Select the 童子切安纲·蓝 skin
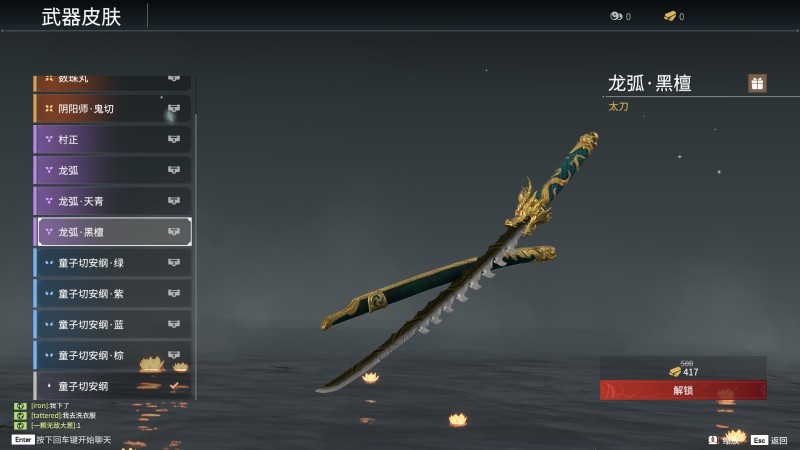This screenshot has width=800, height=450. (x=112, y=325)
